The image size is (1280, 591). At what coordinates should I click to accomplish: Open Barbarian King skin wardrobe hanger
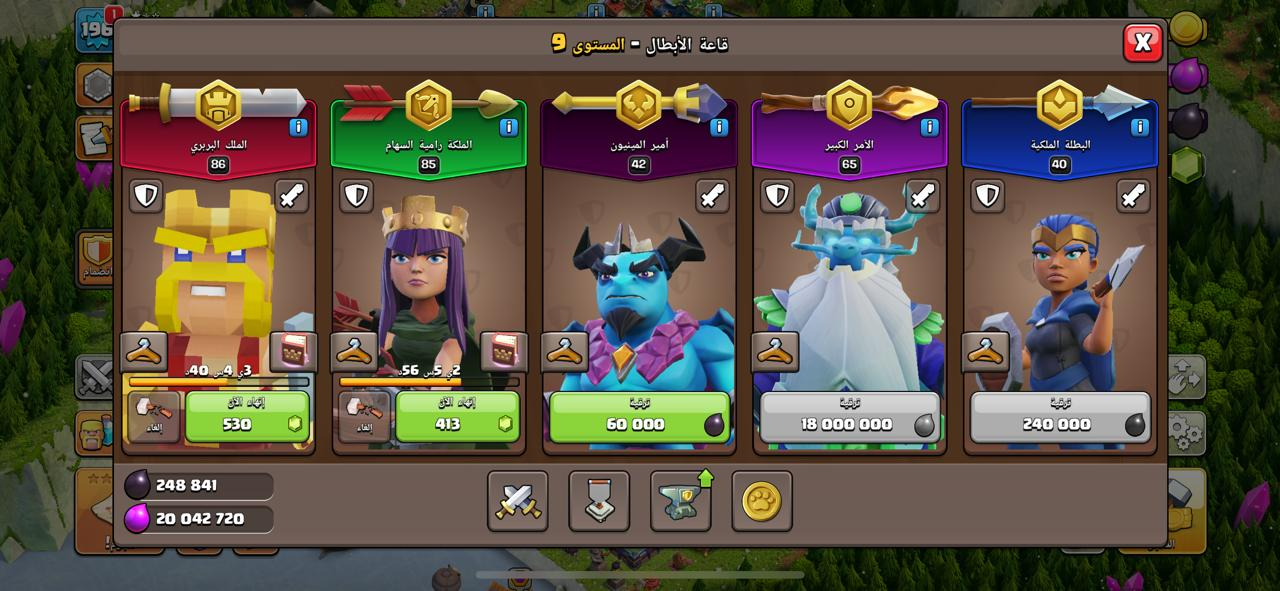click(144, 352)
